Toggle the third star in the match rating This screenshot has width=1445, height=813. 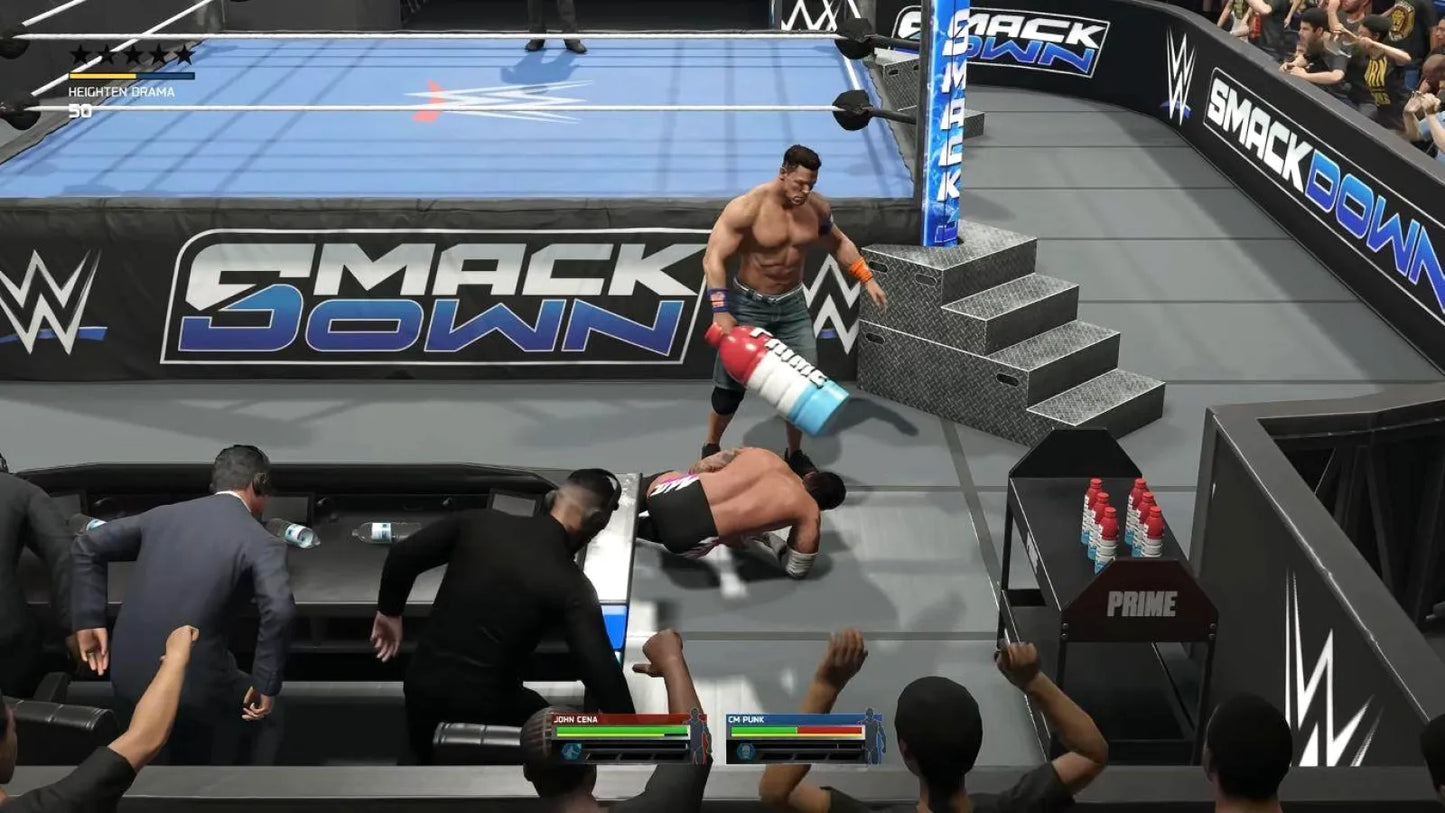[x=132, y=53]
